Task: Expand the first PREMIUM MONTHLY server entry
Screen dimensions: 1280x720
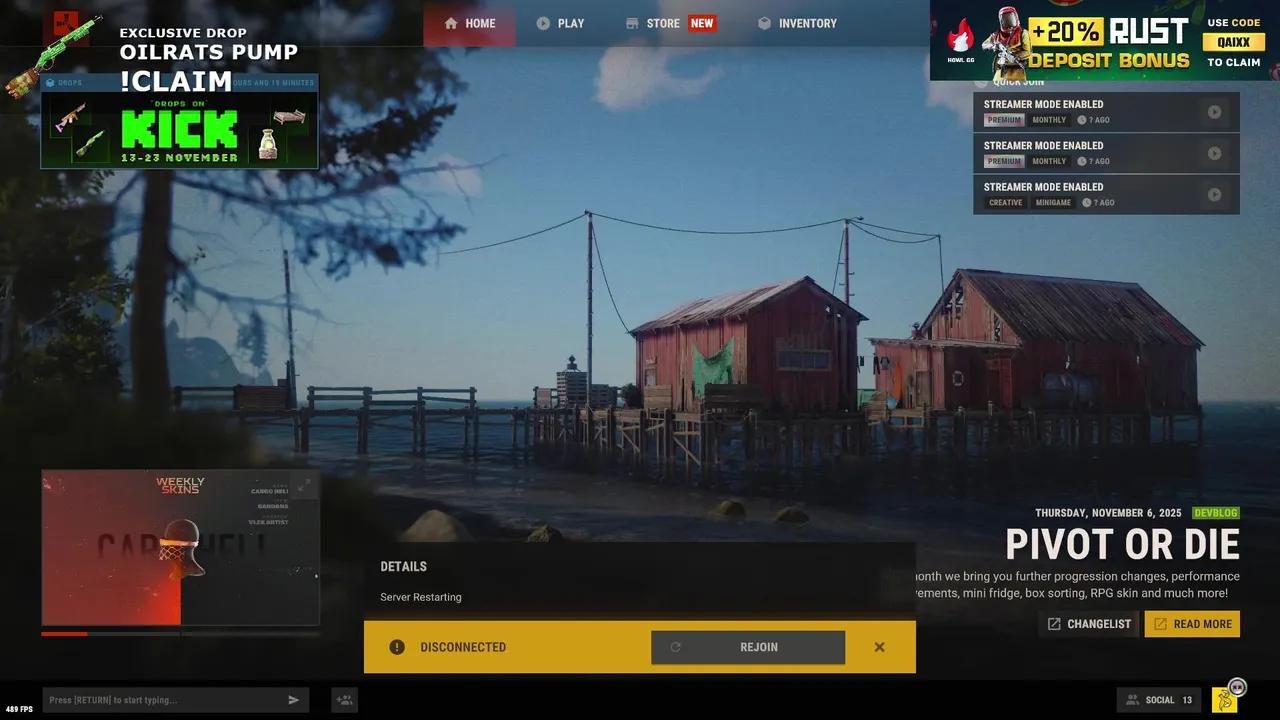Action: coord(1215,111)
